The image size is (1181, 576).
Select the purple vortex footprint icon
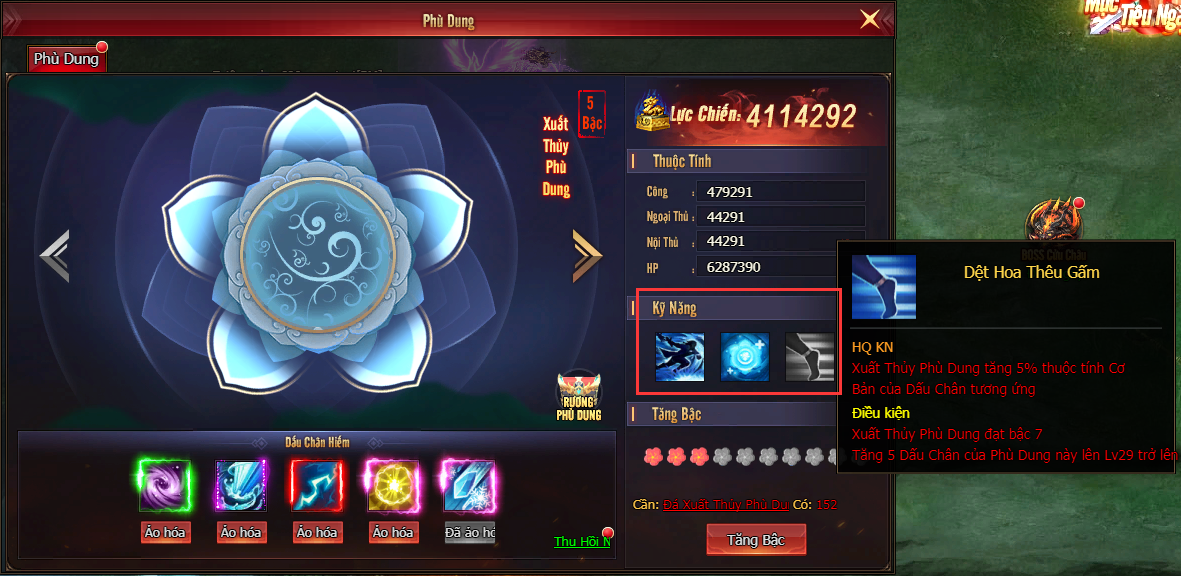(x=165, y=486)
